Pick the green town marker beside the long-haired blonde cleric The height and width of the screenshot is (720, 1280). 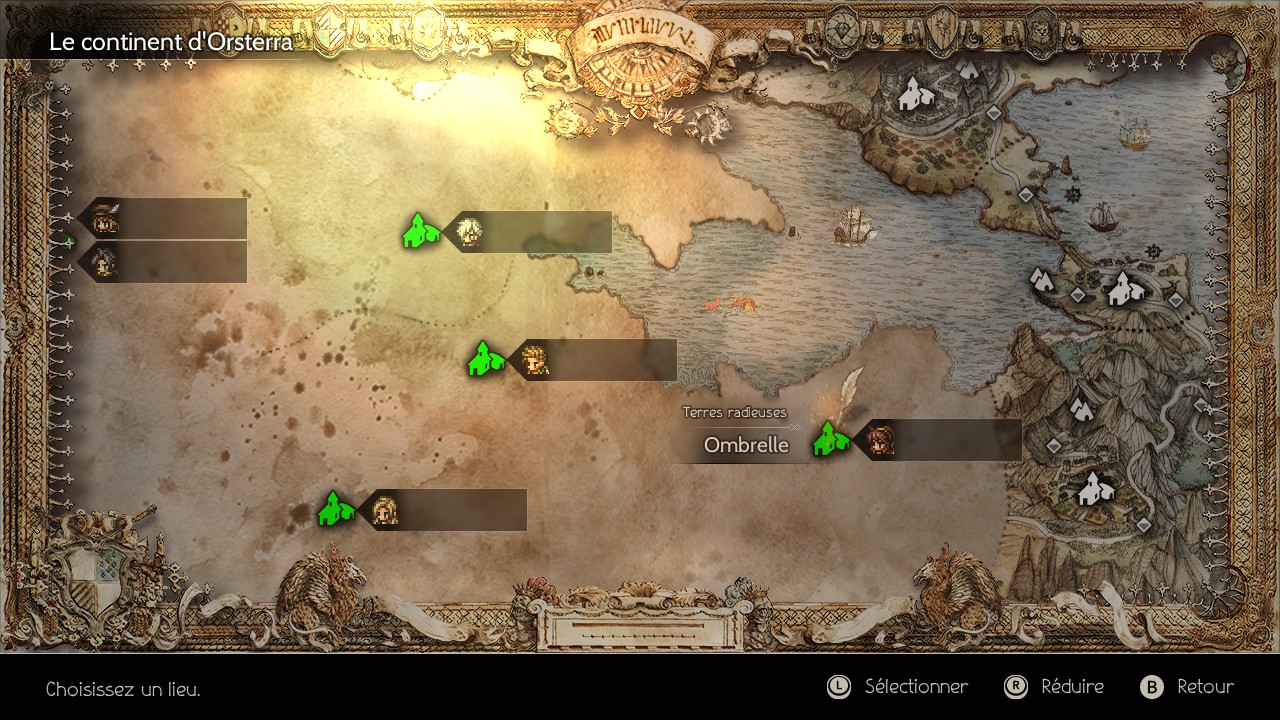tap(336, 509)
